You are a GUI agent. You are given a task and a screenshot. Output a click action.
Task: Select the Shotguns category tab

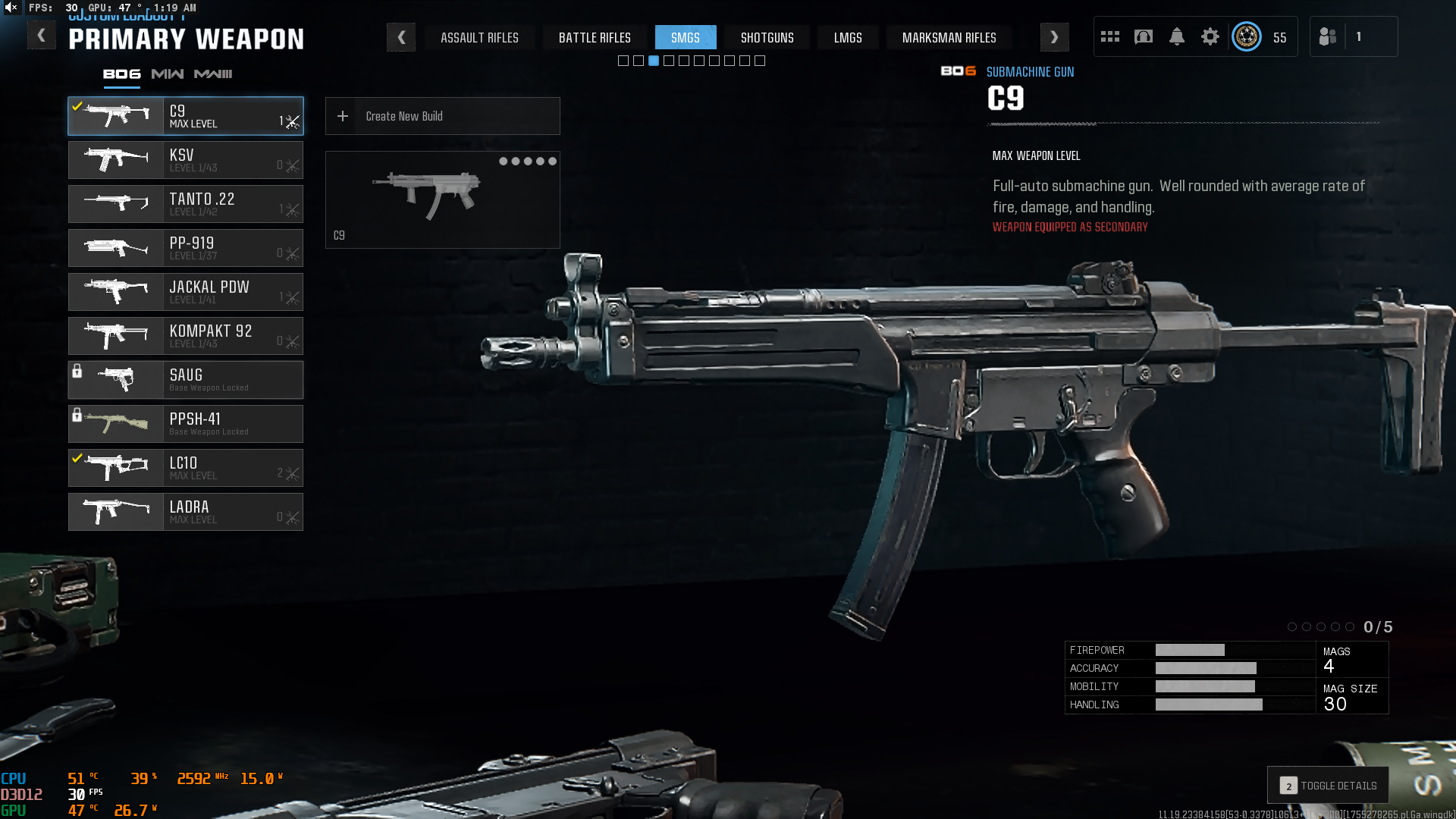click(x=767, y=37)
